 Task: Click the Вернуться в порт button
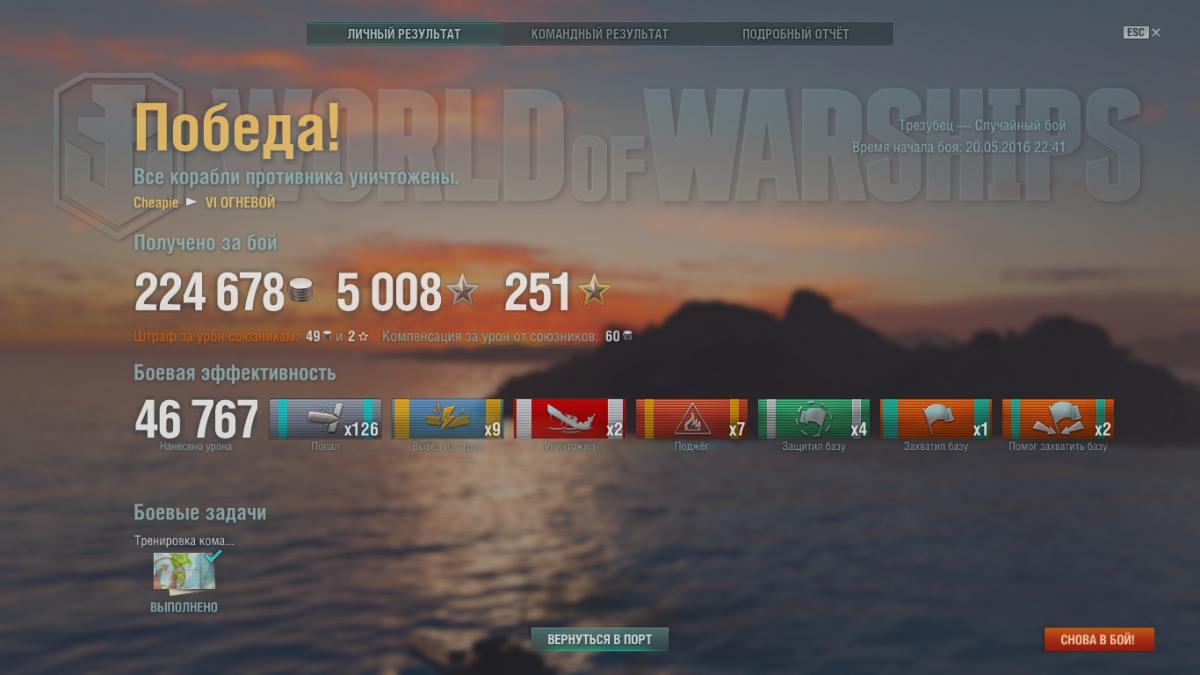[x=599, y=639]
